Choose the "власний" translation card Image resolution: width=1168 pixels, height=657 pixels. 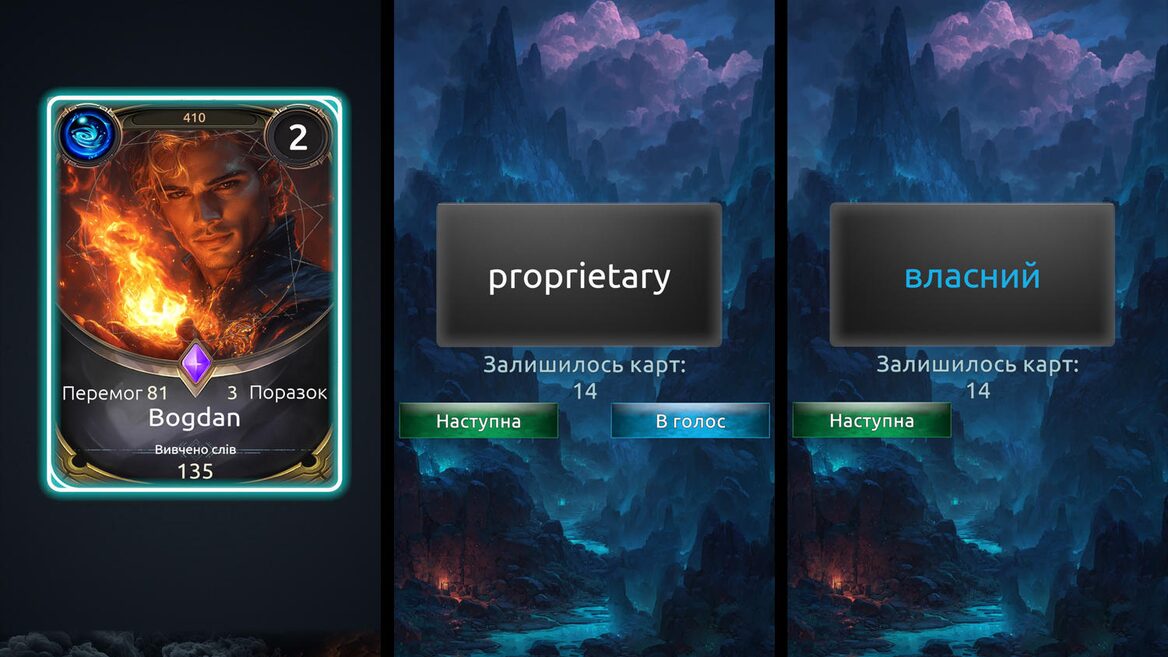[x=972, y=276]
